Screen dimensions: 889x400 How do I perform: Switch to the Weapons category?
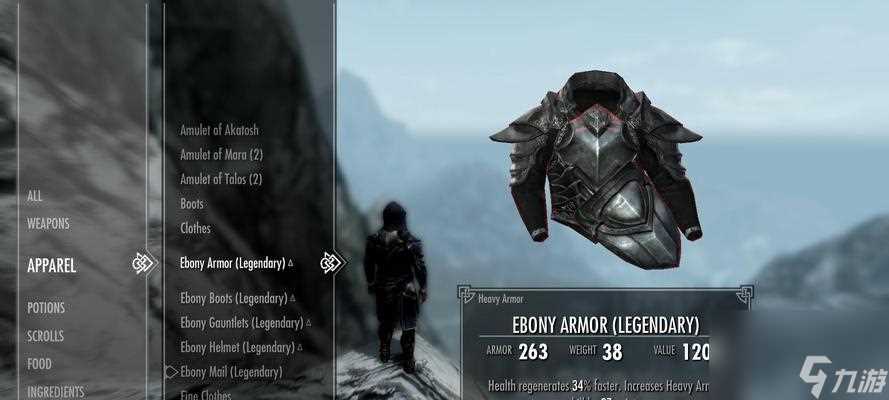pos(49,223)
